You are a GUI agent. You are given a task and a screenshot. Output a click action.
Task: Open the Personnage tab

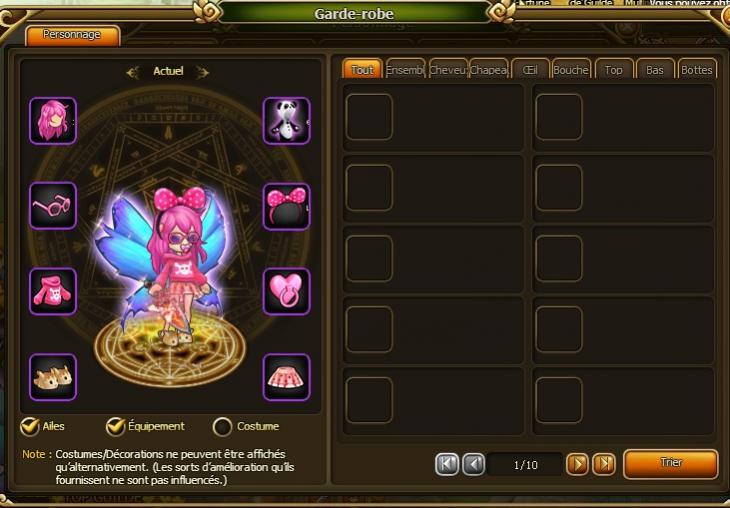pyautogui.click(x=72, y=35)
